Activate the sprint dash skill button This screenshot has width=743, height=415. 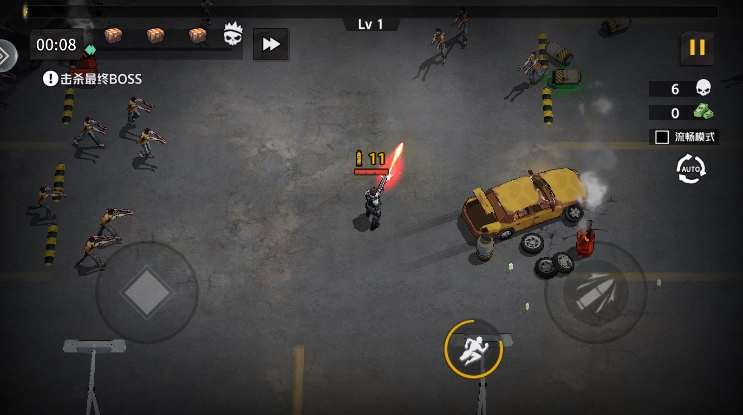point(472,348)
